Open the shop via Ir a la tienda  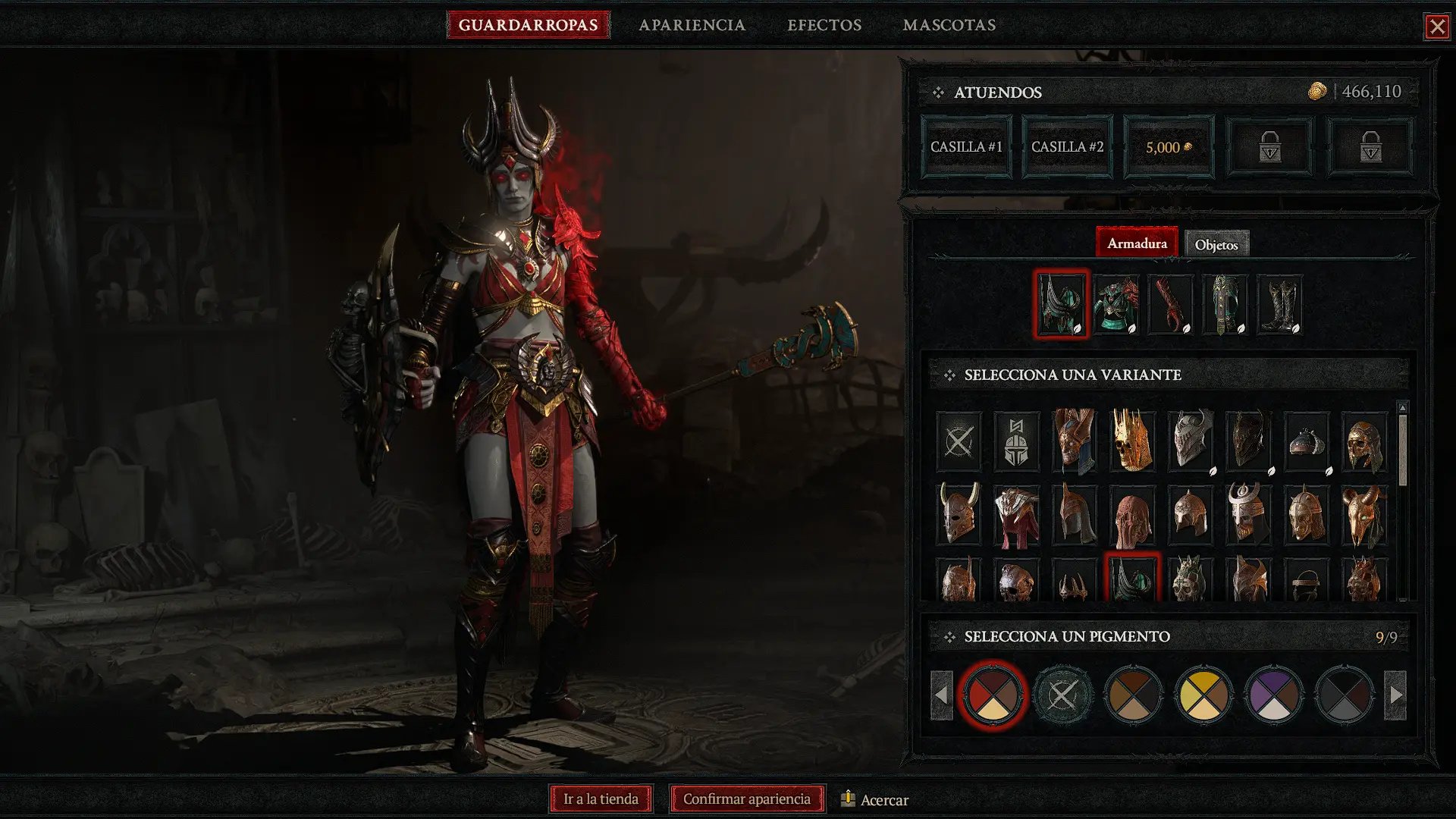(601, 799)
